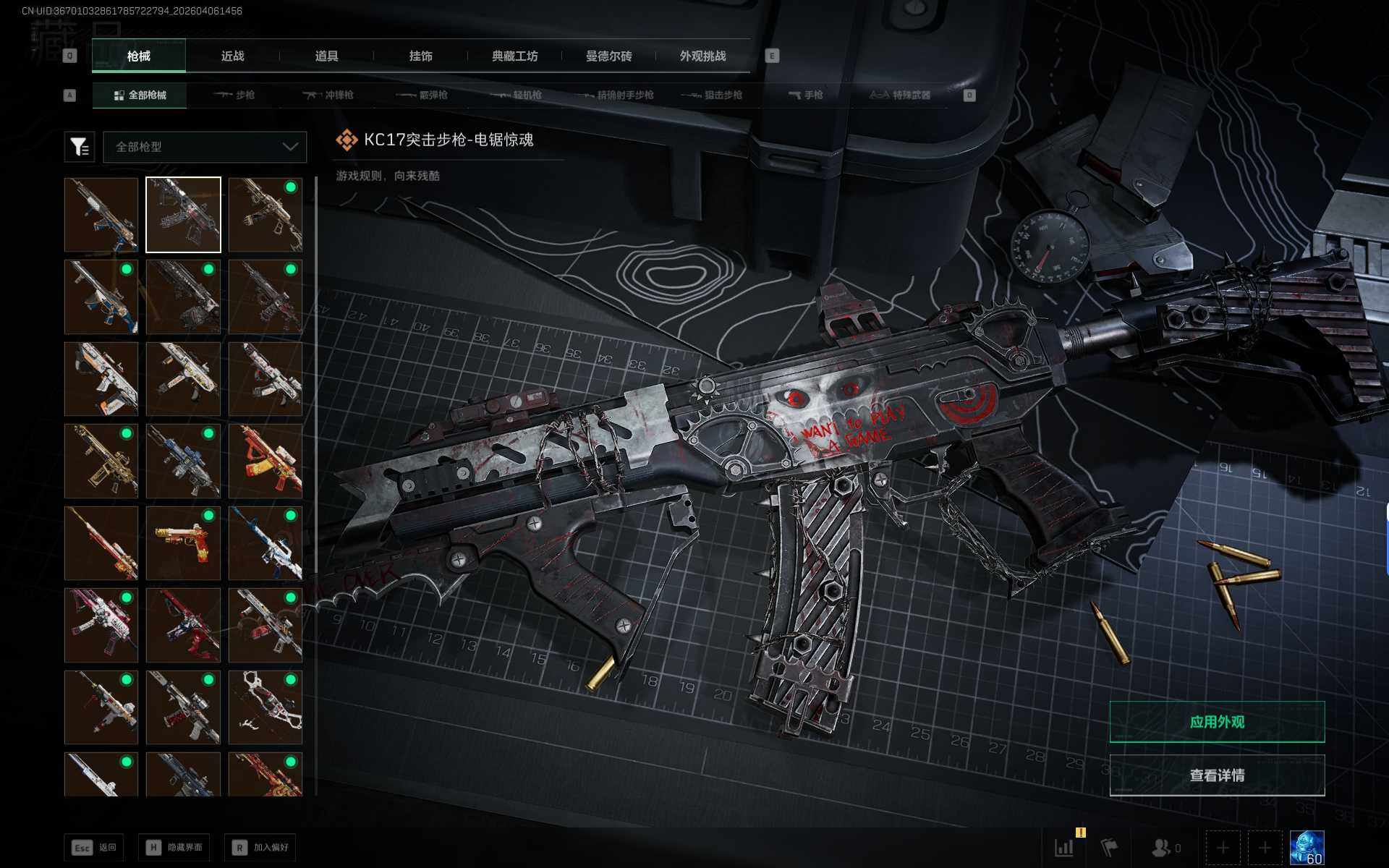Switch to the 外观挑战 challenges tab
1389x868 pixels.
(x=702, y=56)
